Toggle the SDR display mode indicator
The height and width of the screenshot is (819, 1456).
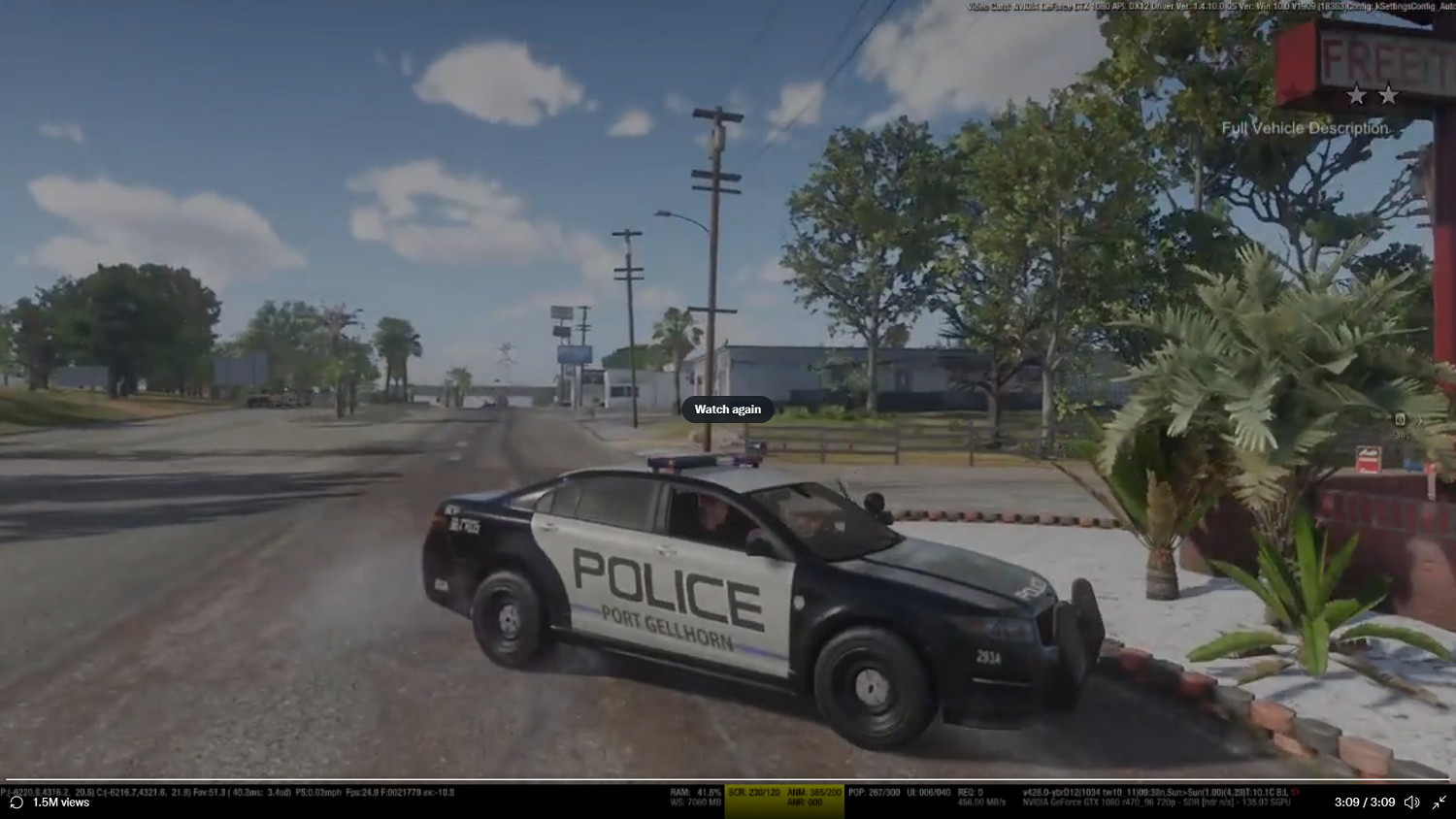point(1191,803)
